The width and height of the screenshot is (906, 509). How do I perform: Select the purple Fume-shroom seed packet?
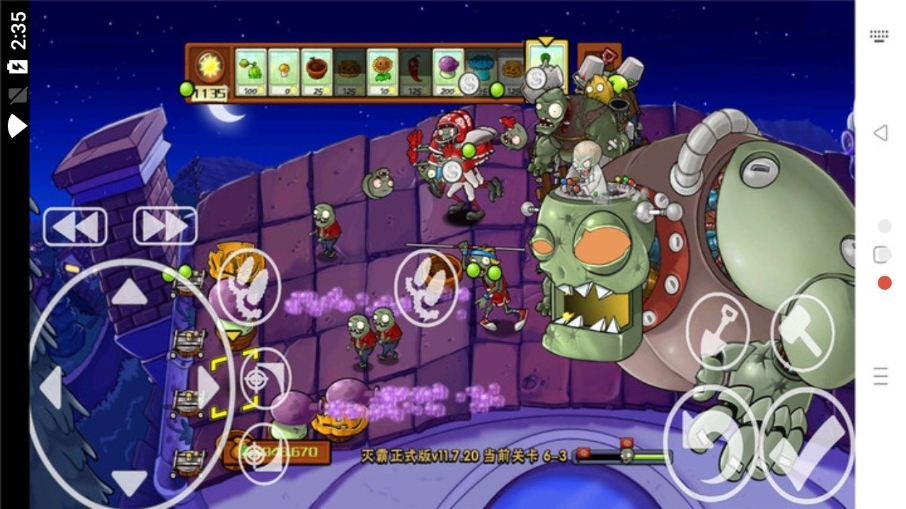click(x=448, y=73)
